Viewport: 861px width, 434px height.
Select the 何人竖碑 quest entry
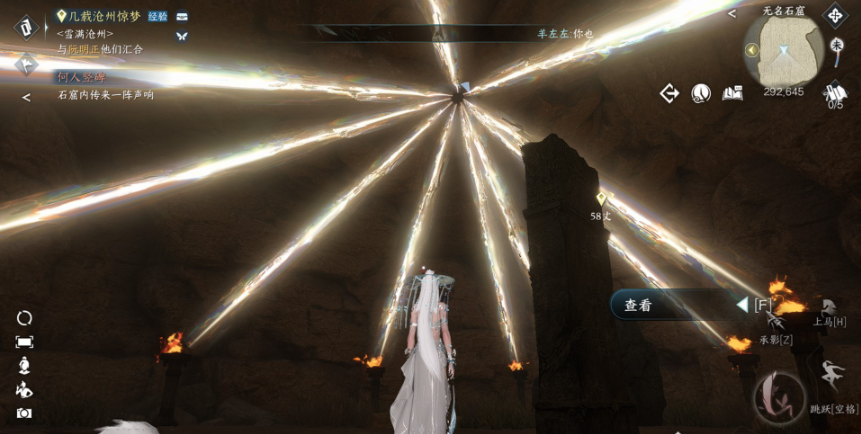pyautogui.click(x=81, y=77)
